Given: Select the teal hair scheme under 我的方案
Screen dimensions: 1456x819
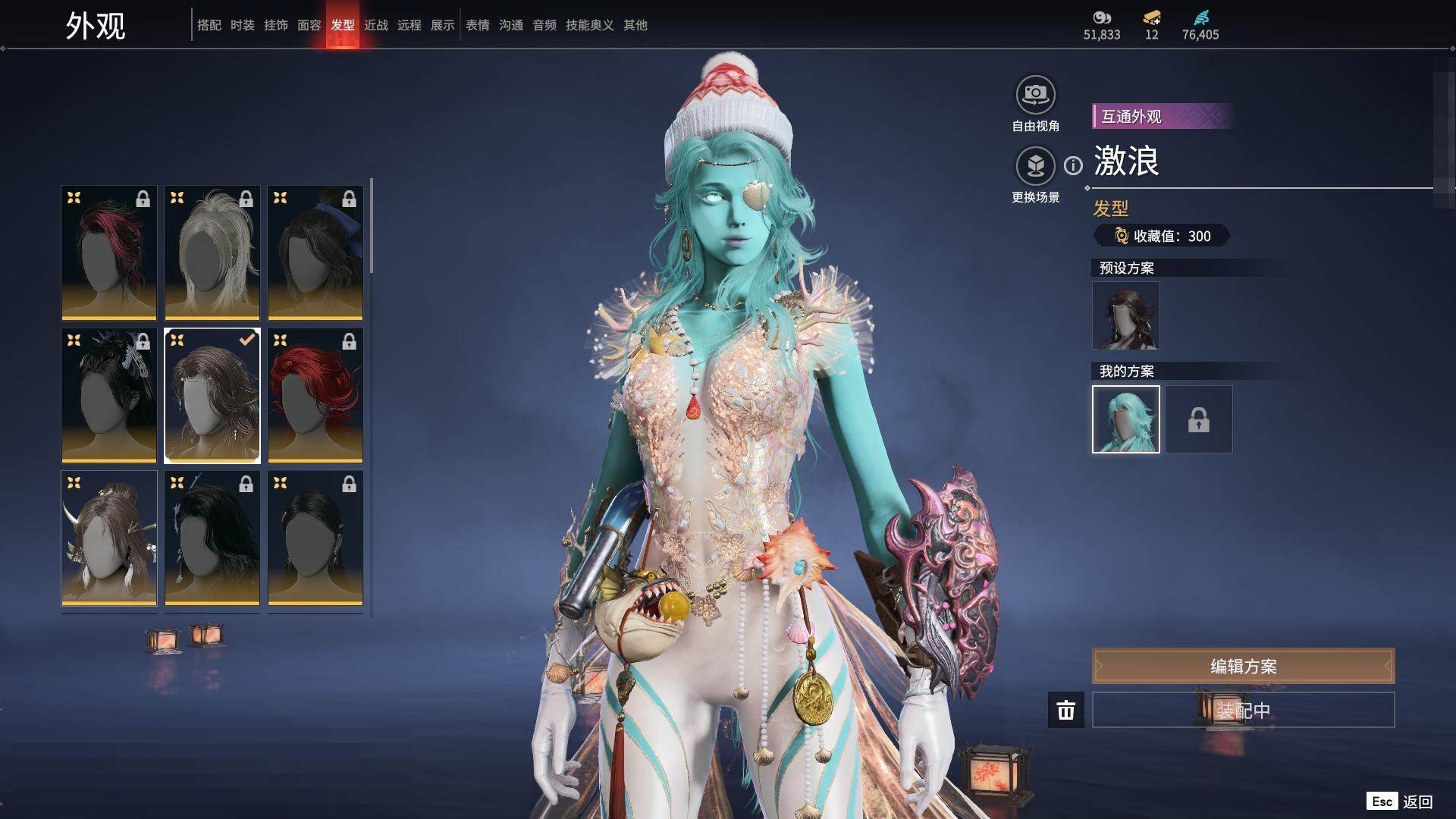Looking at the screenshot, I should pos(1125,419).
